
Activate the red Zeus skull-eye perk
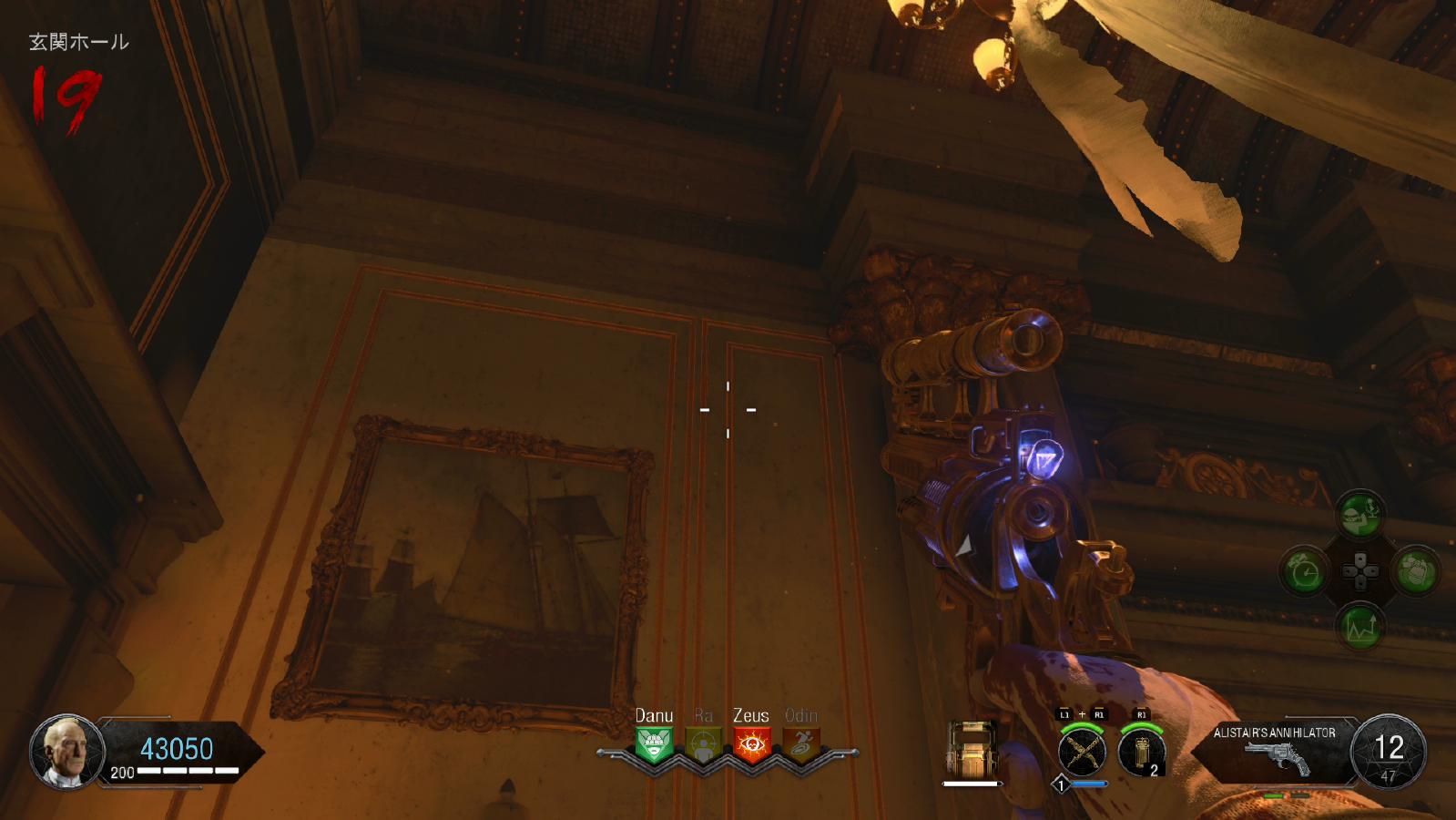(x=751, y=745)
